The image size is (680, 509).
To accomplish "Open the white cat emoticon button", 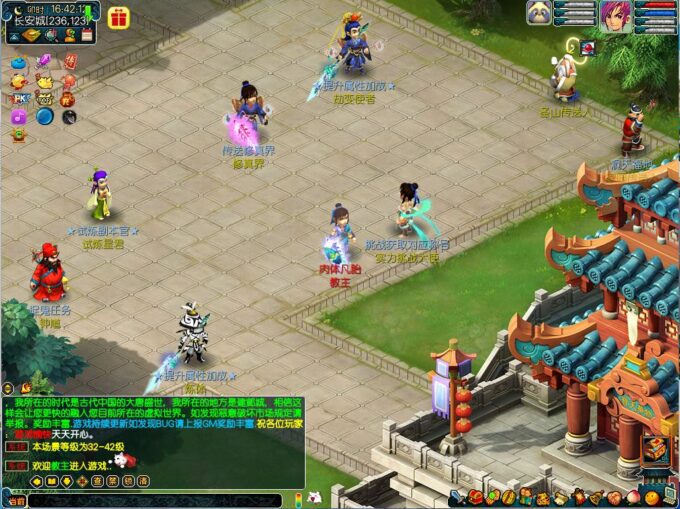I will coord(313,497).
